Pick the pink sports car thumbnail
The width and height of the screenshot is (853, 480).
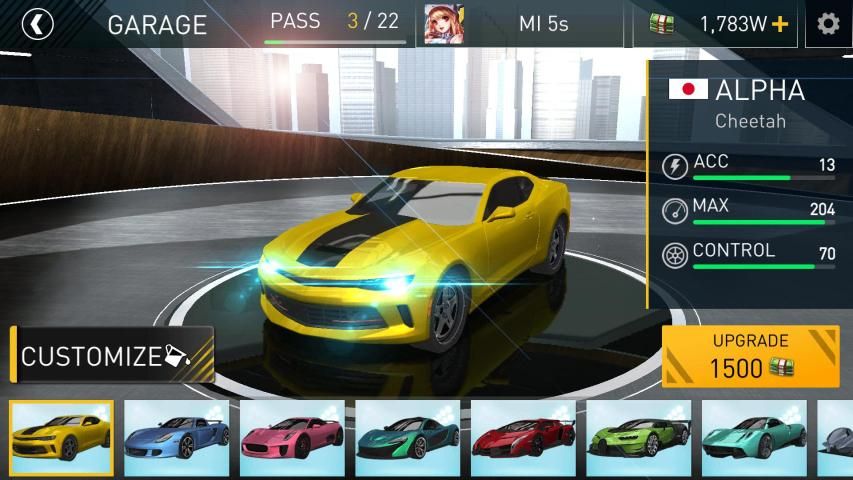292,437
